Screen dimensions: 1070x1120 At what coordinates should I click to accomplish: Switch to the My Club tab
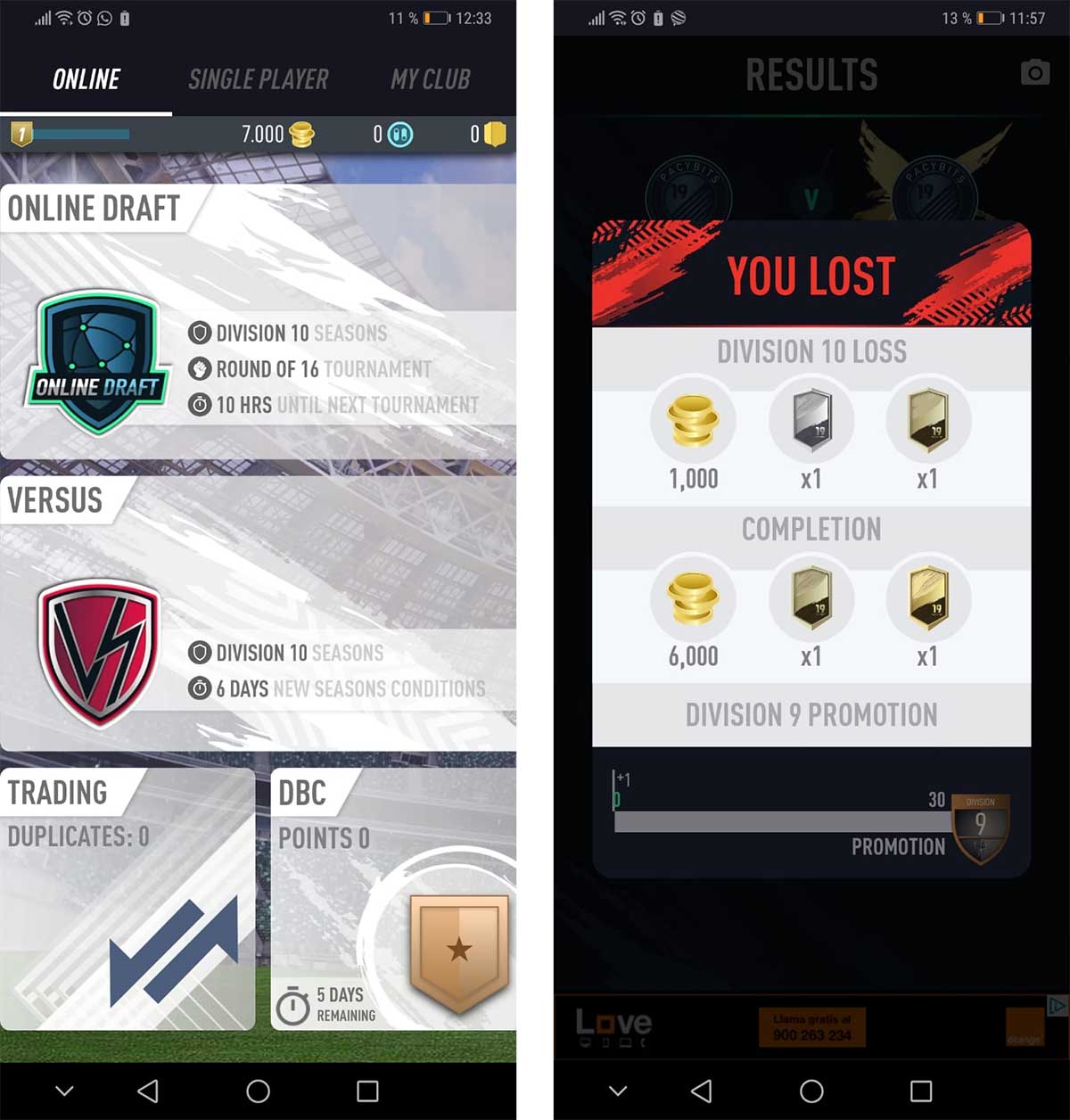point(430,79)
